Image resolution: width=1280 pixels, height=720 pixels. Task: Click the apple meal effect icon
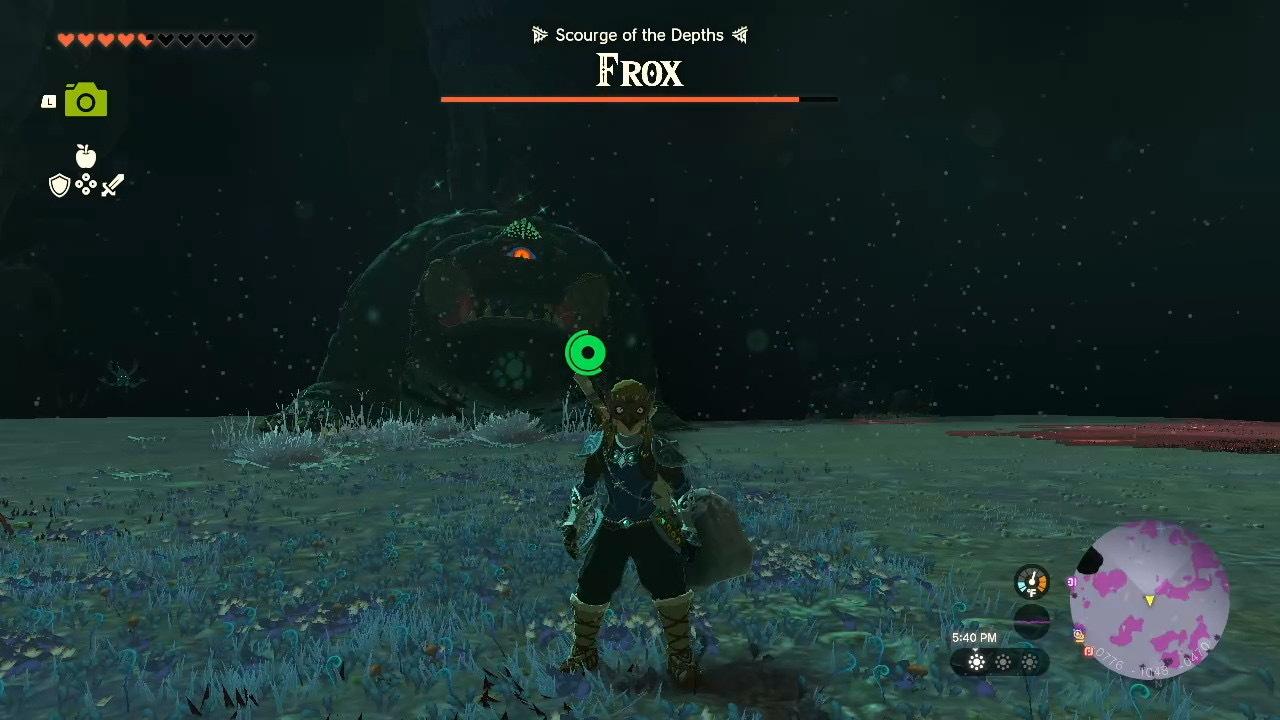(x=86, y=158)
